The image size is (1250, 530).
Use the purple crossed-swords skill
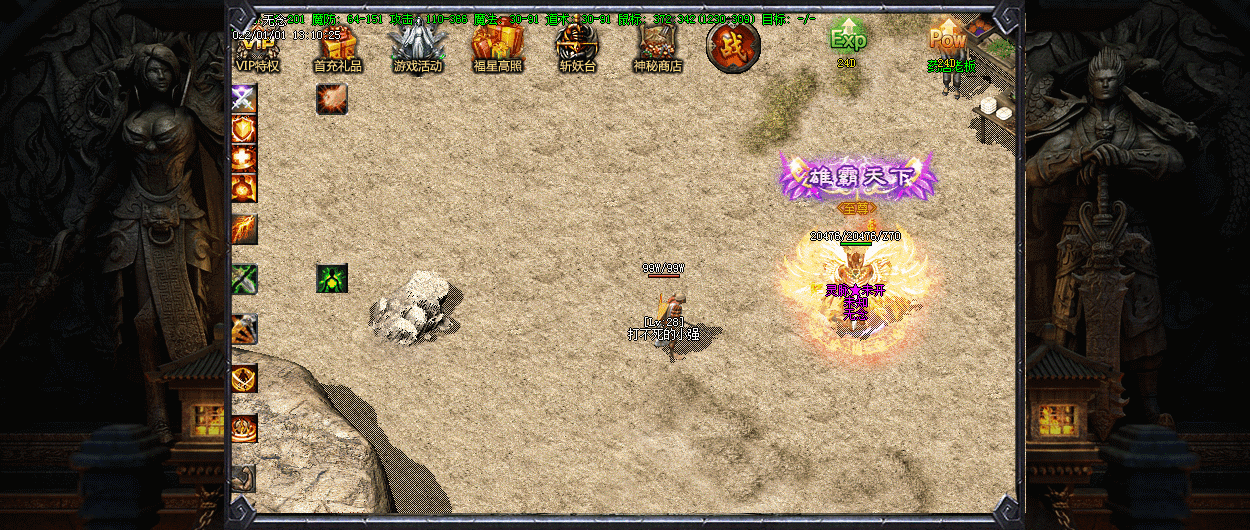click(x=244, y=98)
